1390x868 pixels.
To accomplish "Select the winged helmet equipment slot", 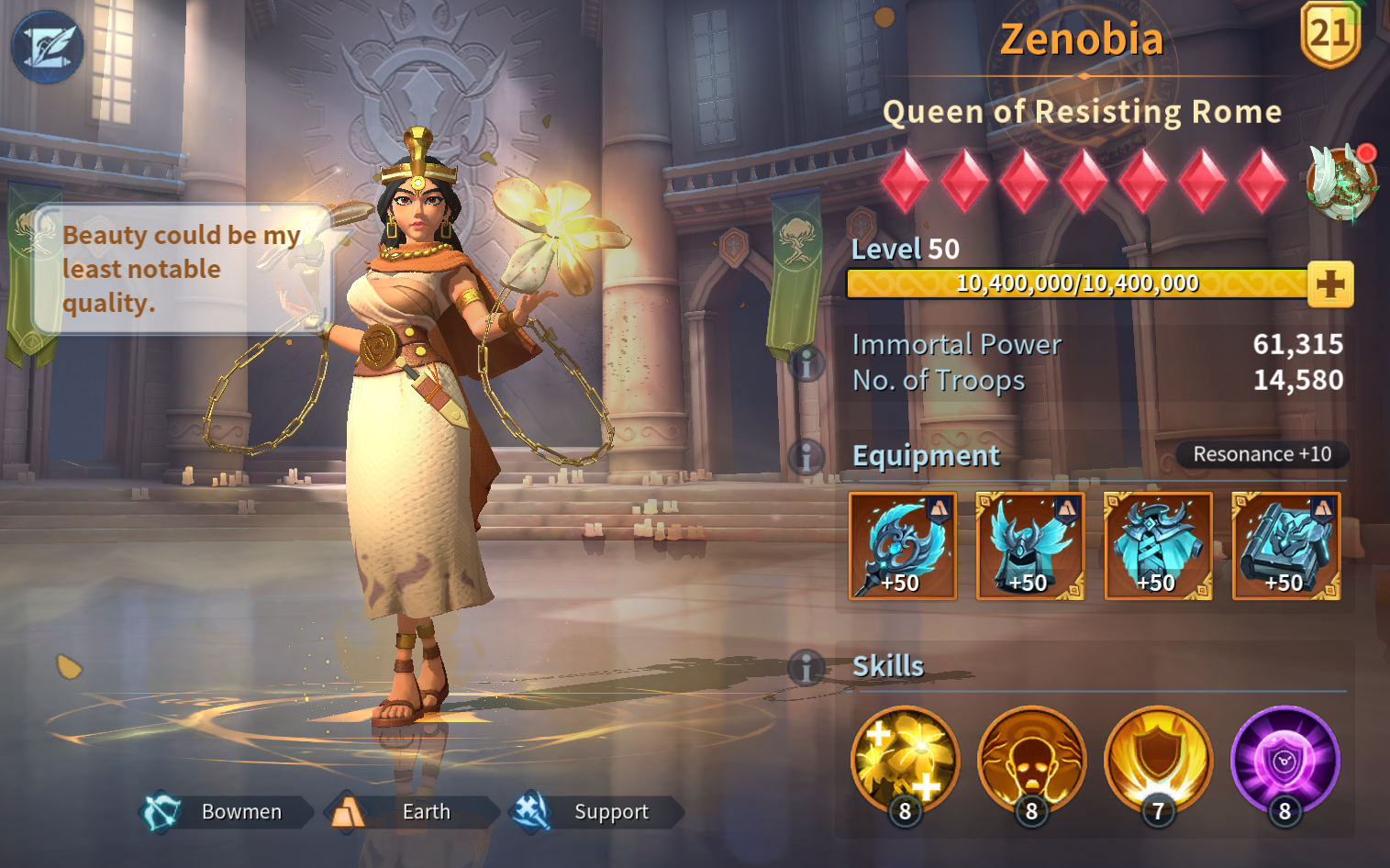I will tap(1030, 546).
